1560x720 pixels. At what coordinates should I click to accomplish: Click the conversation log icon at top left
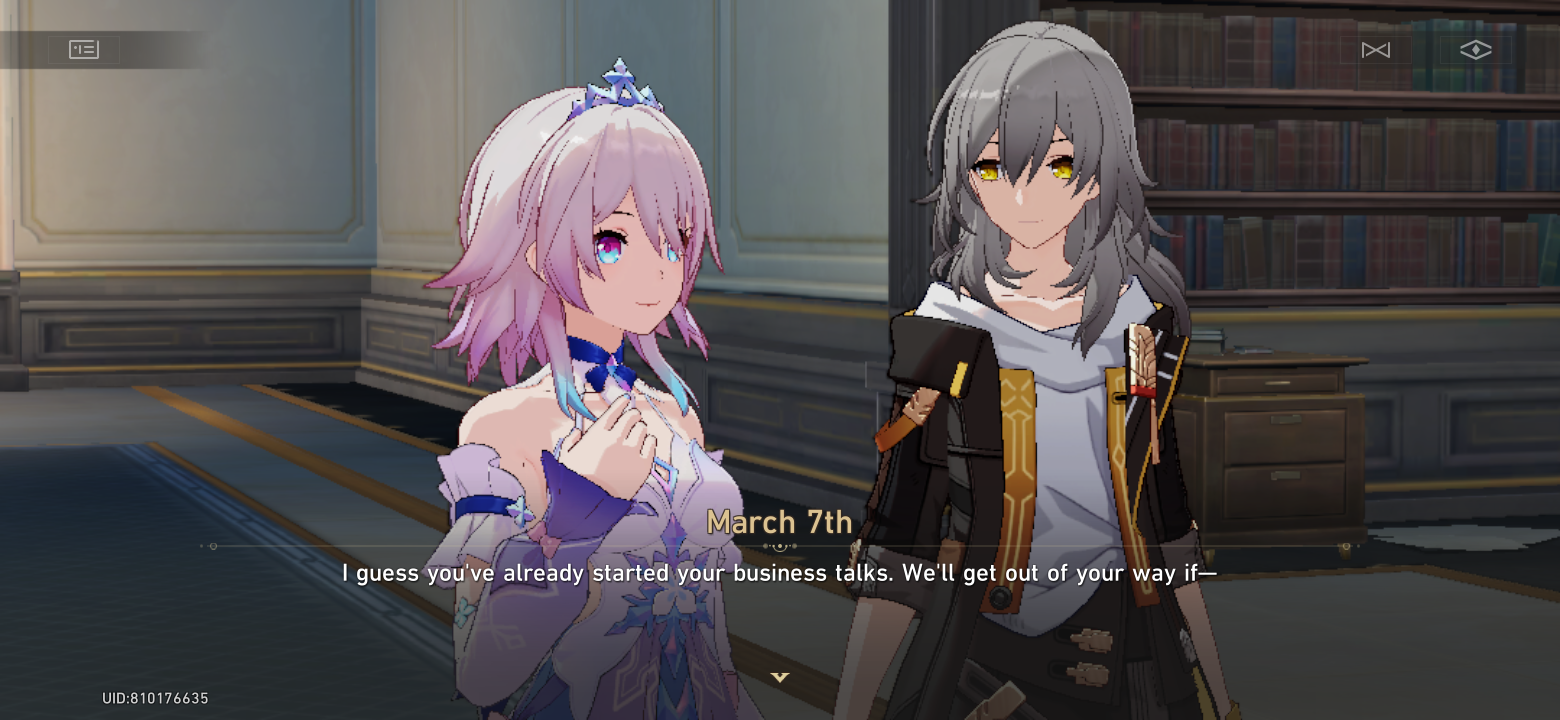point(83,49)
